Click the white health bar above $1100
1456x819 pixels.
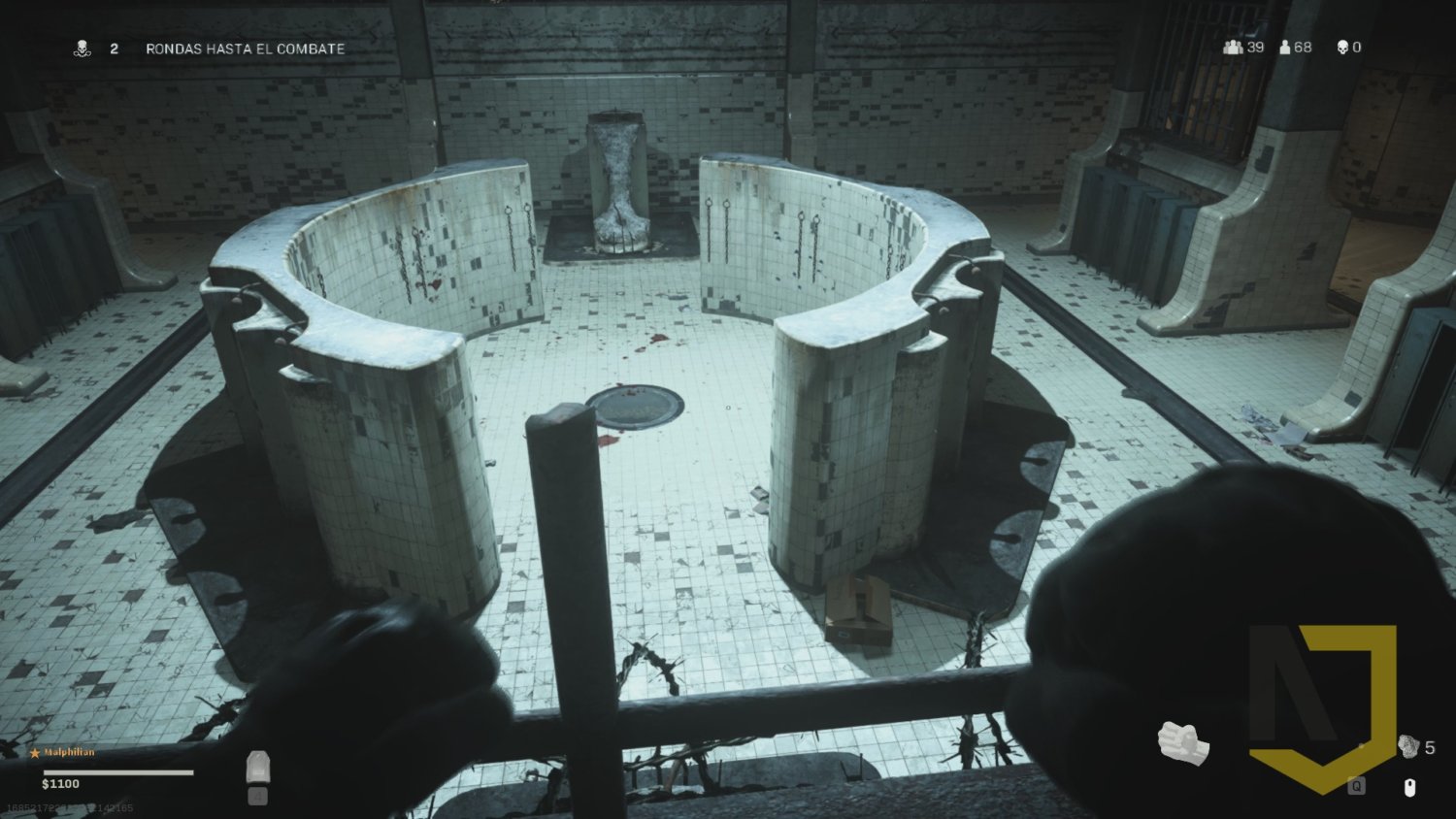click(116, 770)
